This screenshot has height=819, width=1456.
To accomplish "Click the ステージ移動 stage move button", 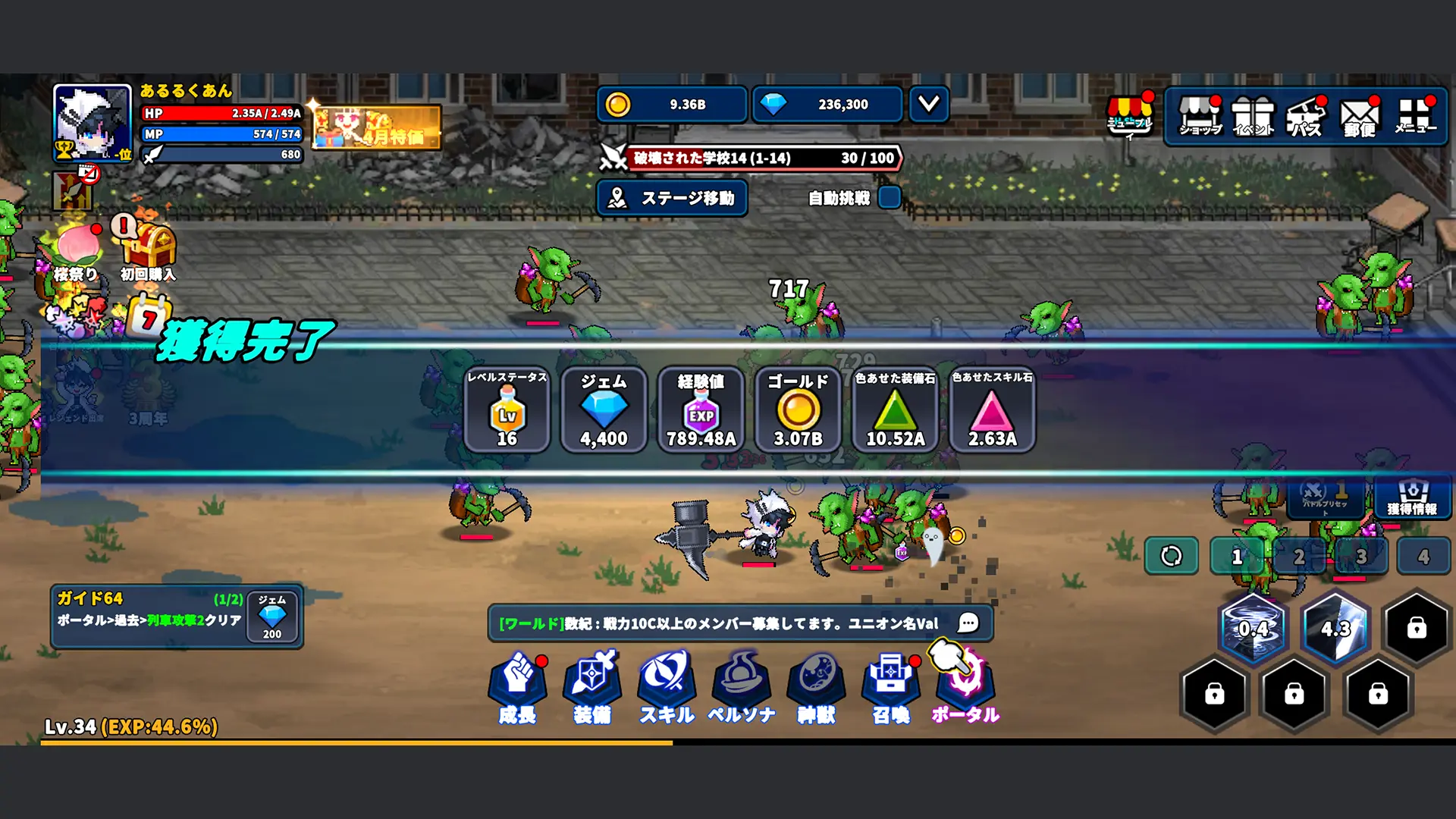I will click(672, 198).
